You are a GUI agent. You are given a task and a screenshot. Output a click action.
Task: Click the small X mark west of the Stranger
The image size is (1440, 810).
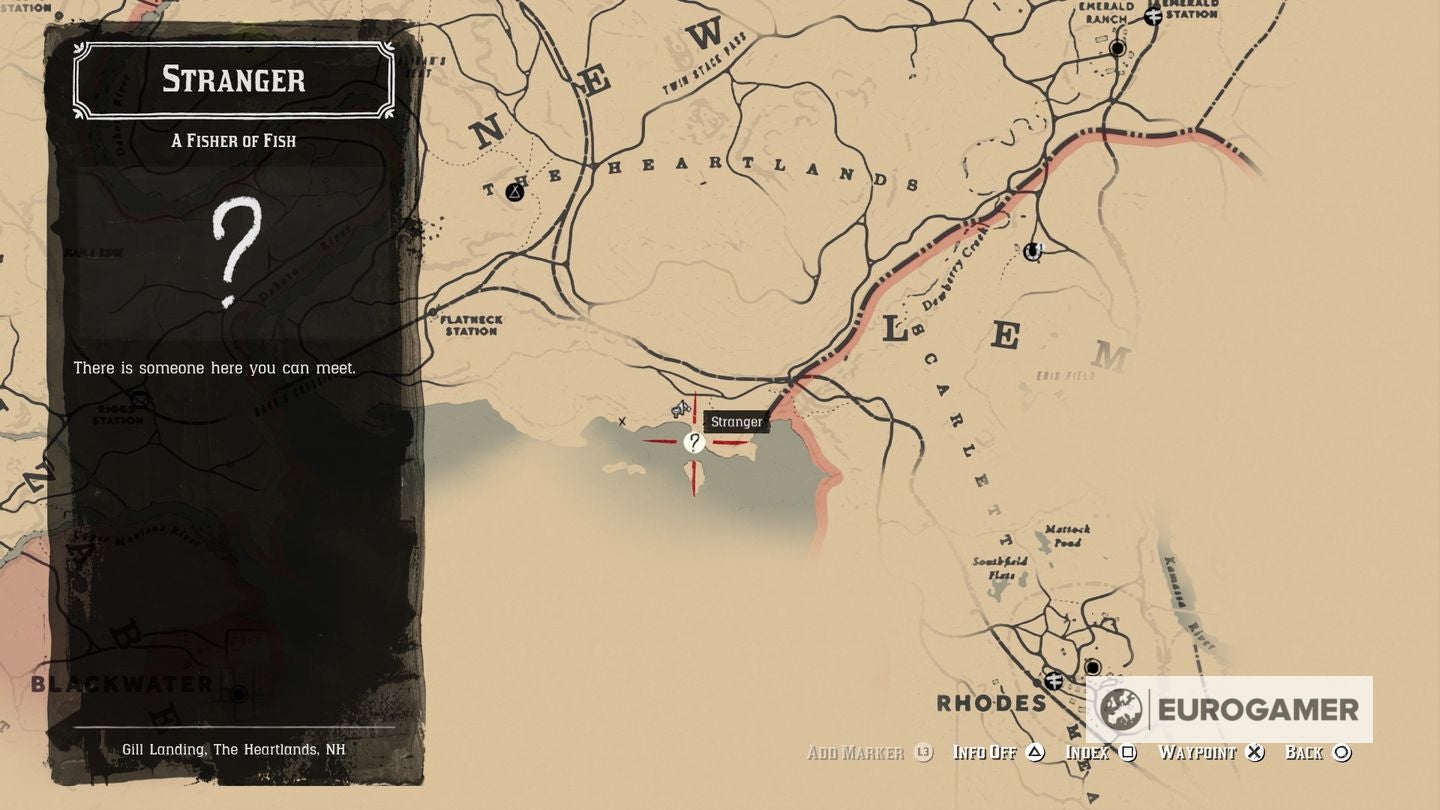623,423
